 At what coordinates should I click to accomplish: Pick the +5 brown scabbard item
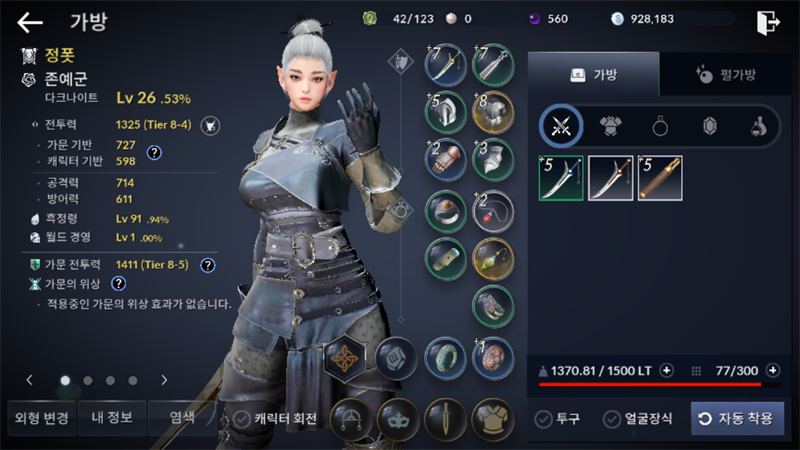[660, 177]
